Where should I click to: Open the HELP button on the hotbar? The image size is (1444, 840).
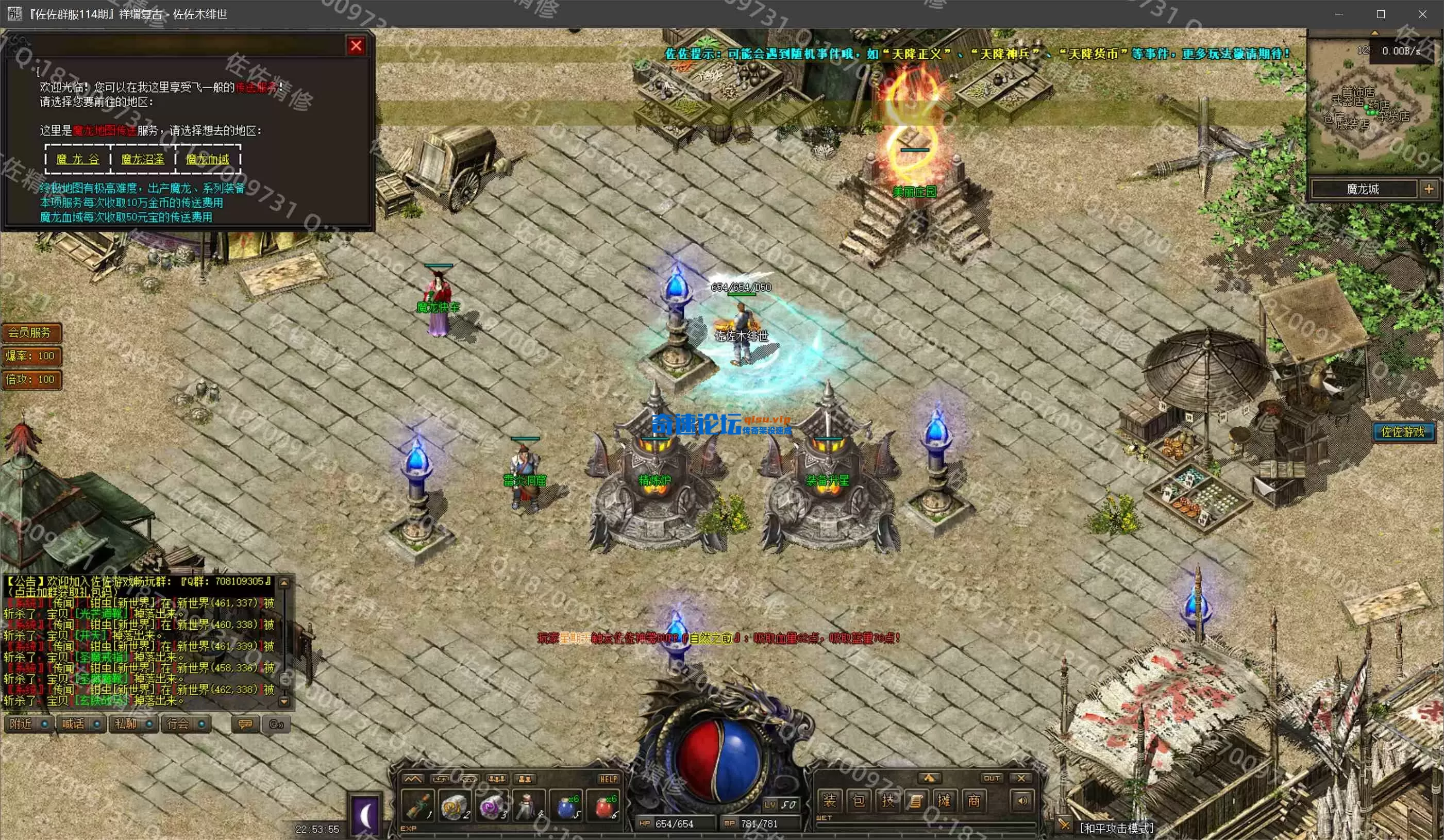[x=608, y=779]
